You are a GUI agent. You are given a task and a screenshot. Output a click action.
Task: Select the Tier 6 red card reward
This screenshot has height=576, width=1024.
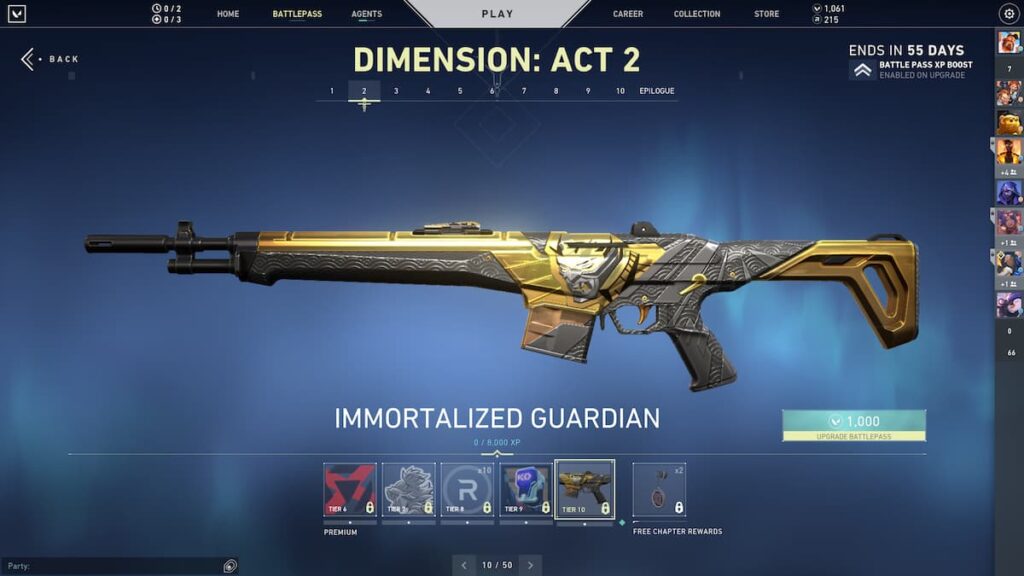point(350,489)
